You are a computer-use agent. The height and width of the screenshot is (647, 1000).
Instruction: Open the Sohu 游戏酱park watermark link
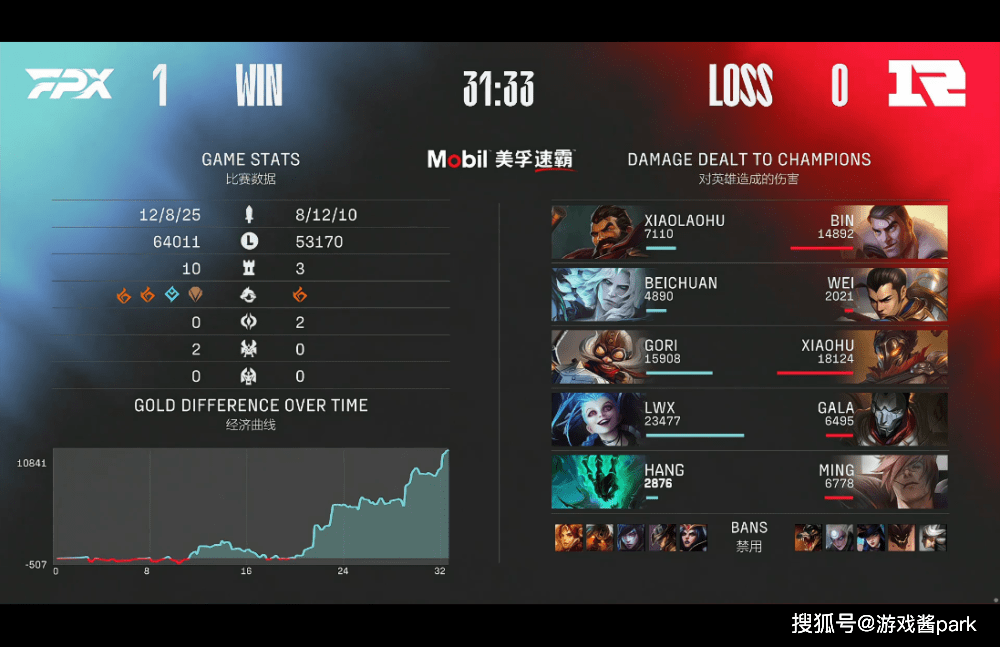click(883, 624)
